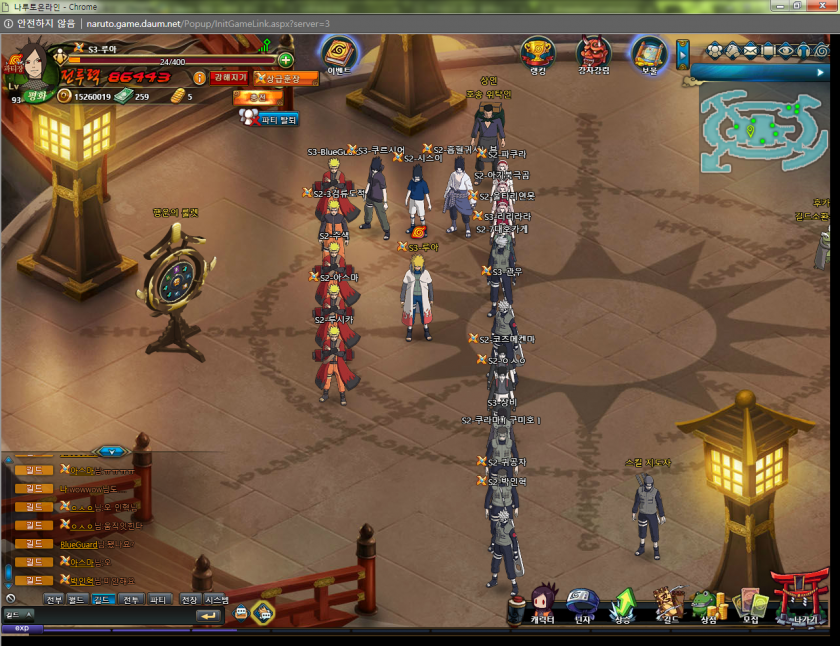
Task: Open the 보물 treasure scroll menu
Action: coord(649,53)
